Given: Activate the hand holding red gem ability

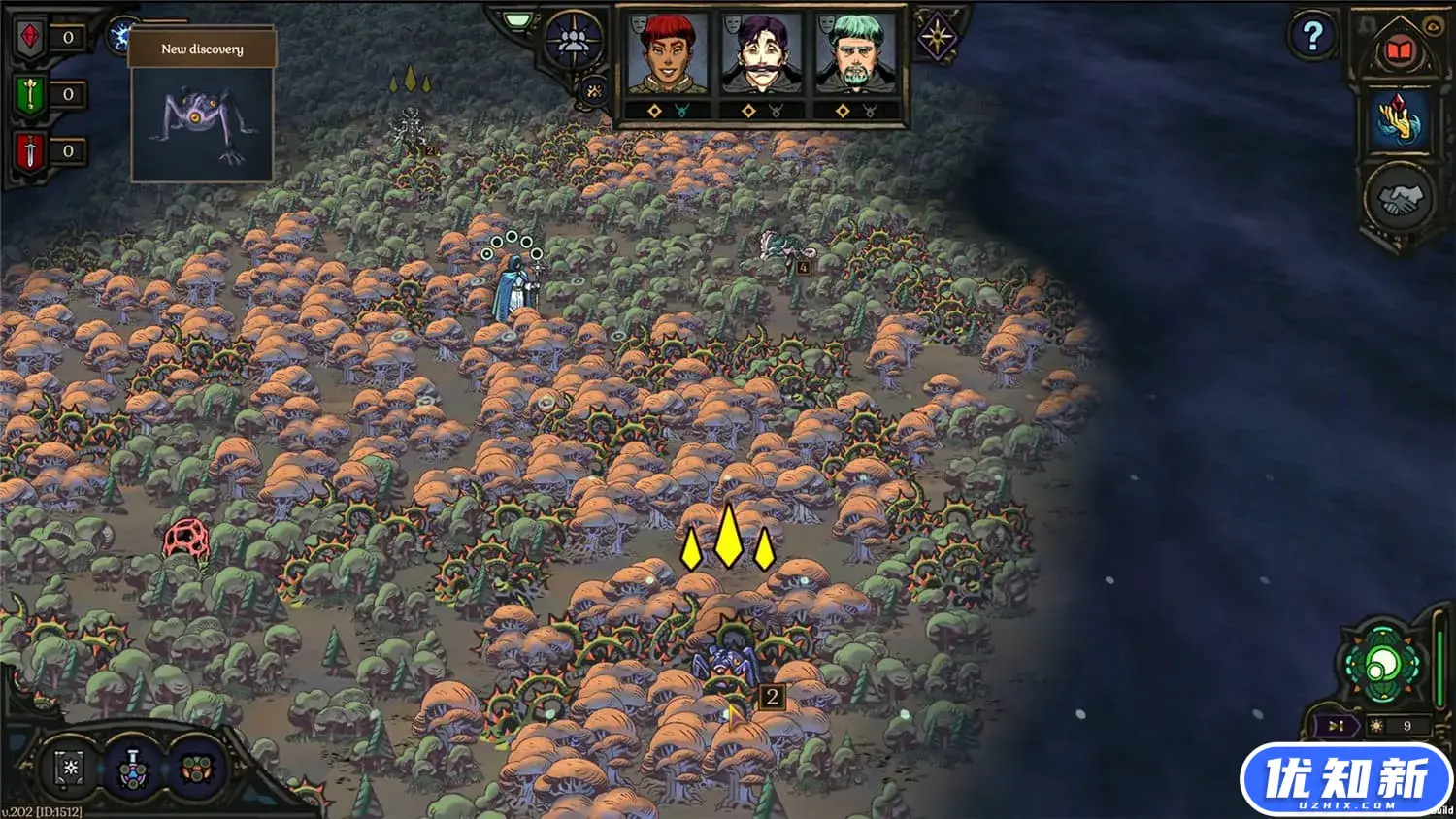Looking at the screenshot, I should pyautogui.click(x=1400, y=120).
